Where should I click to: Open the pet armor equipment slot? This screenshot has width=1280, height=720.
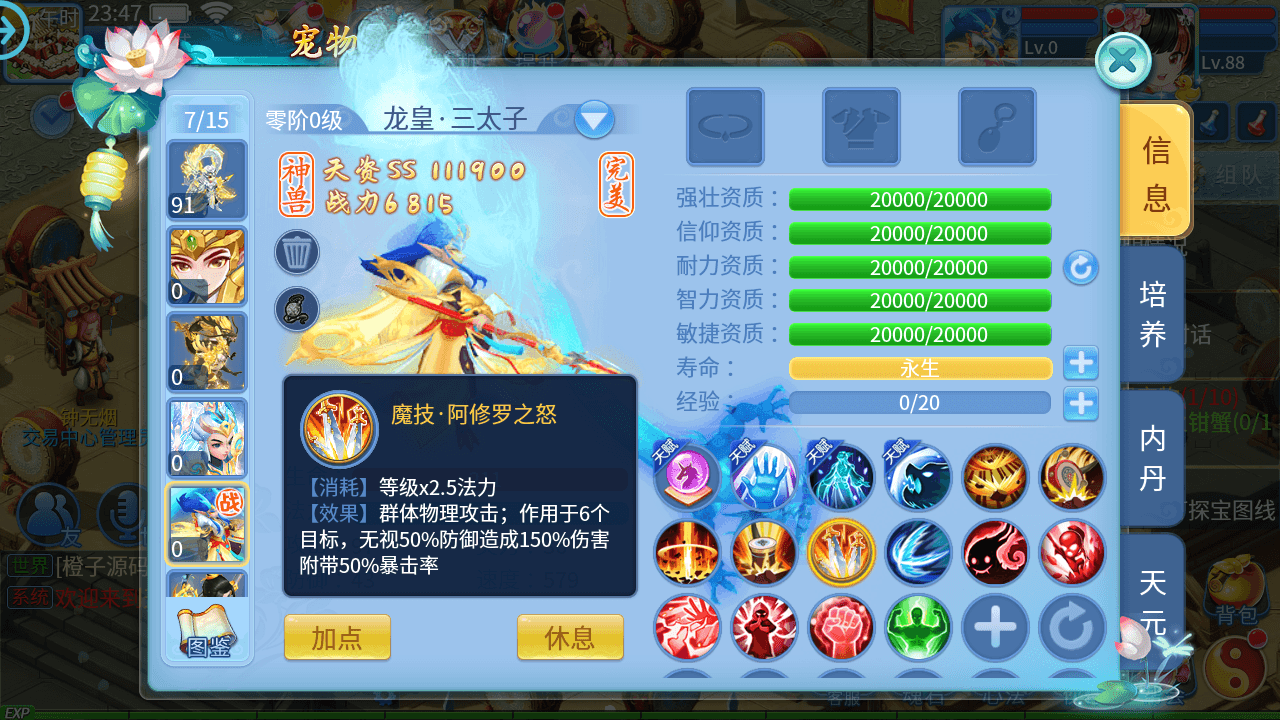click(x=861, y=127)
